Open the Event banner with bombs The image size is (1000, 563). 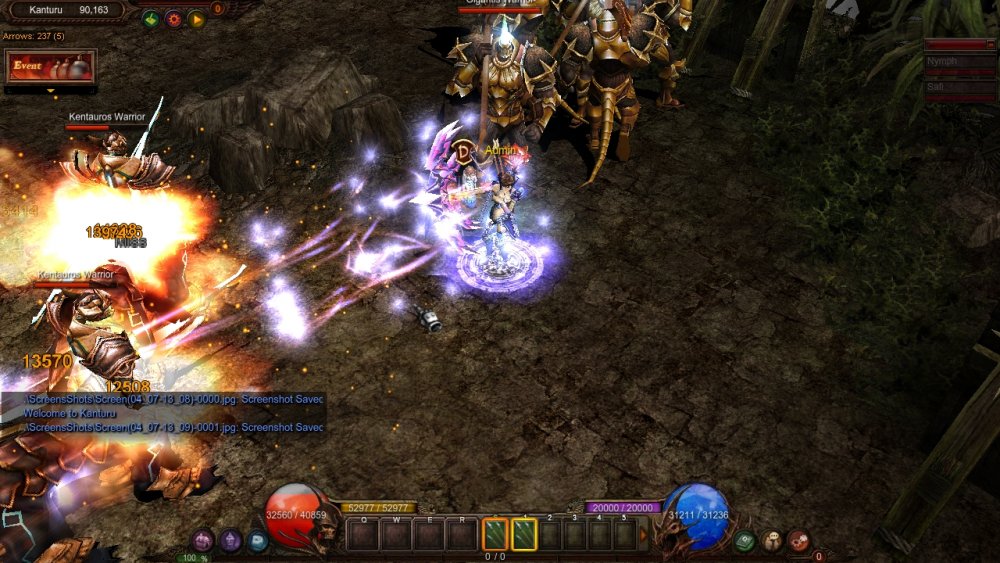point(50,67)
